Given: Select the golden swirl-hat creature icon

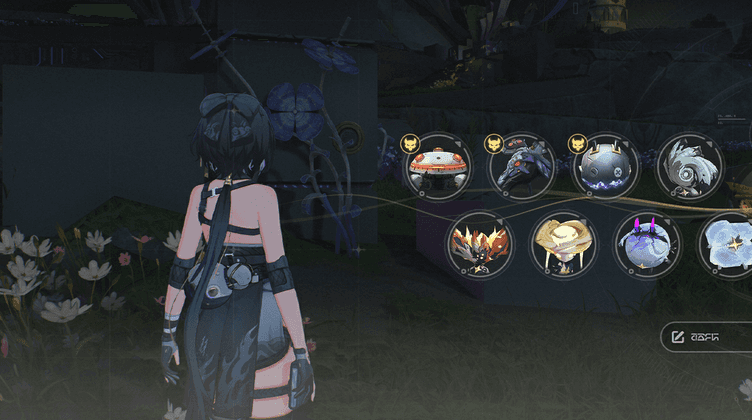Looking at the screenshot, I should (563, 245).
